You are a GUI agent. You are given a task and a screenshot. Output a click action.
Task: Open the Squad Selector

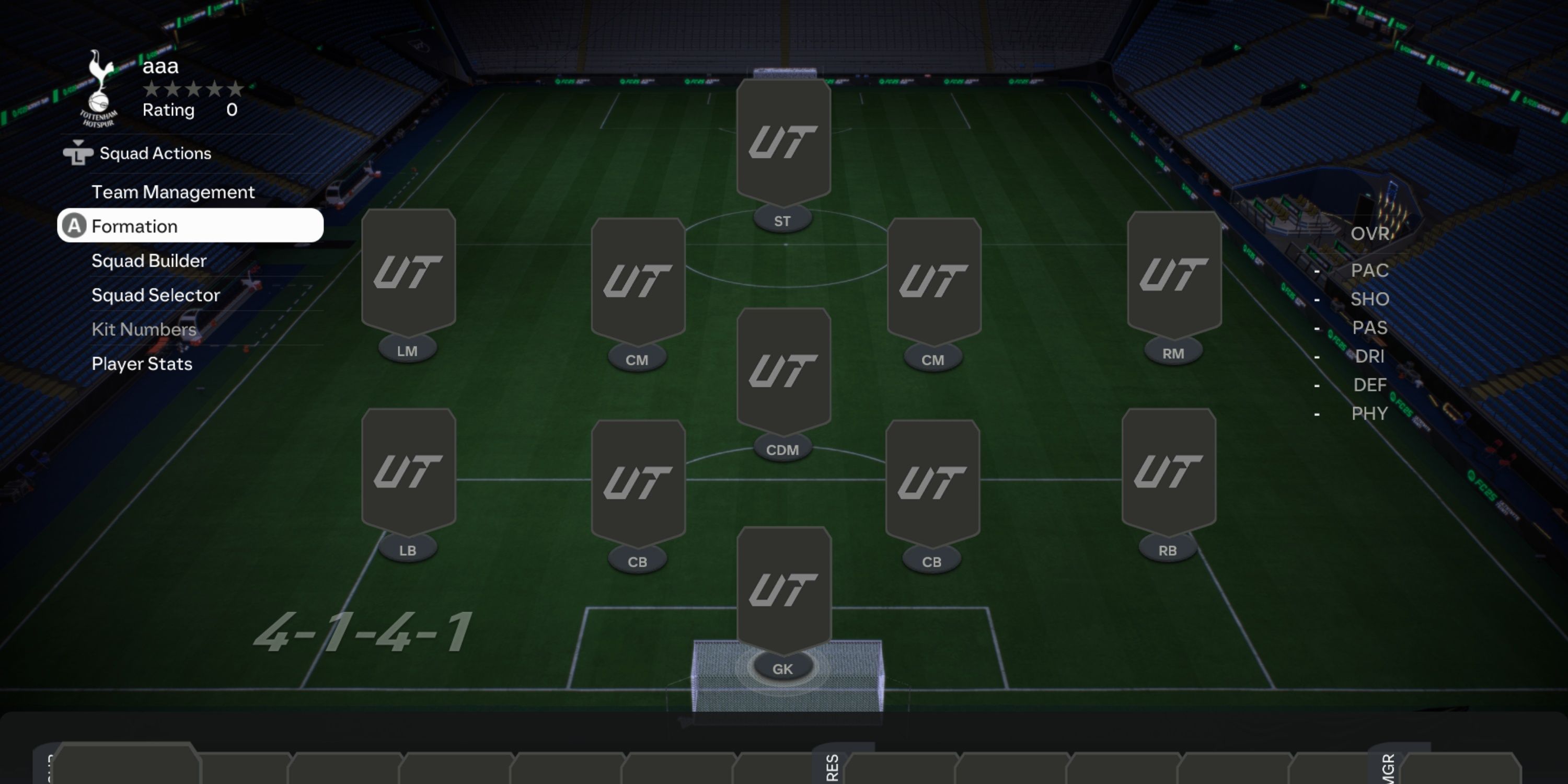click(x=156, y=295)
